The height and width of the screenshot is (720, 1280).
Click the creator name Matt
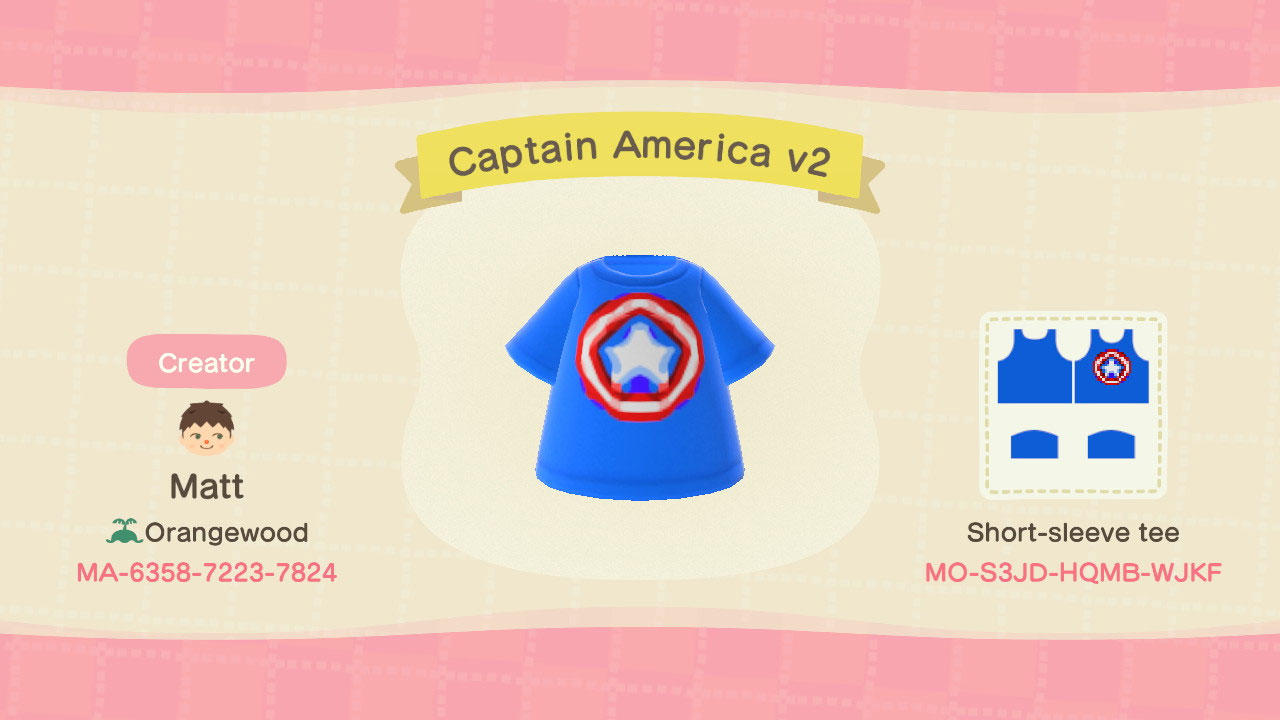coord(206,485)
